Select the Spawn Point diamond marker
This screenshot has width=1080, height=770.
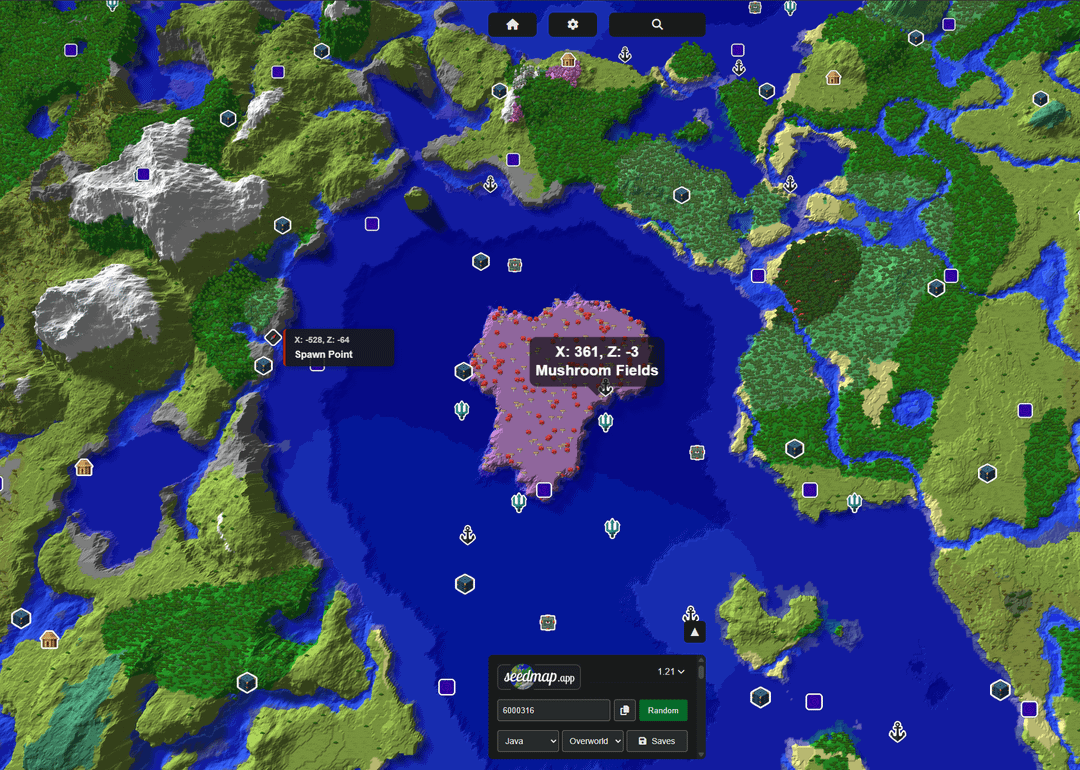(273, 337)
